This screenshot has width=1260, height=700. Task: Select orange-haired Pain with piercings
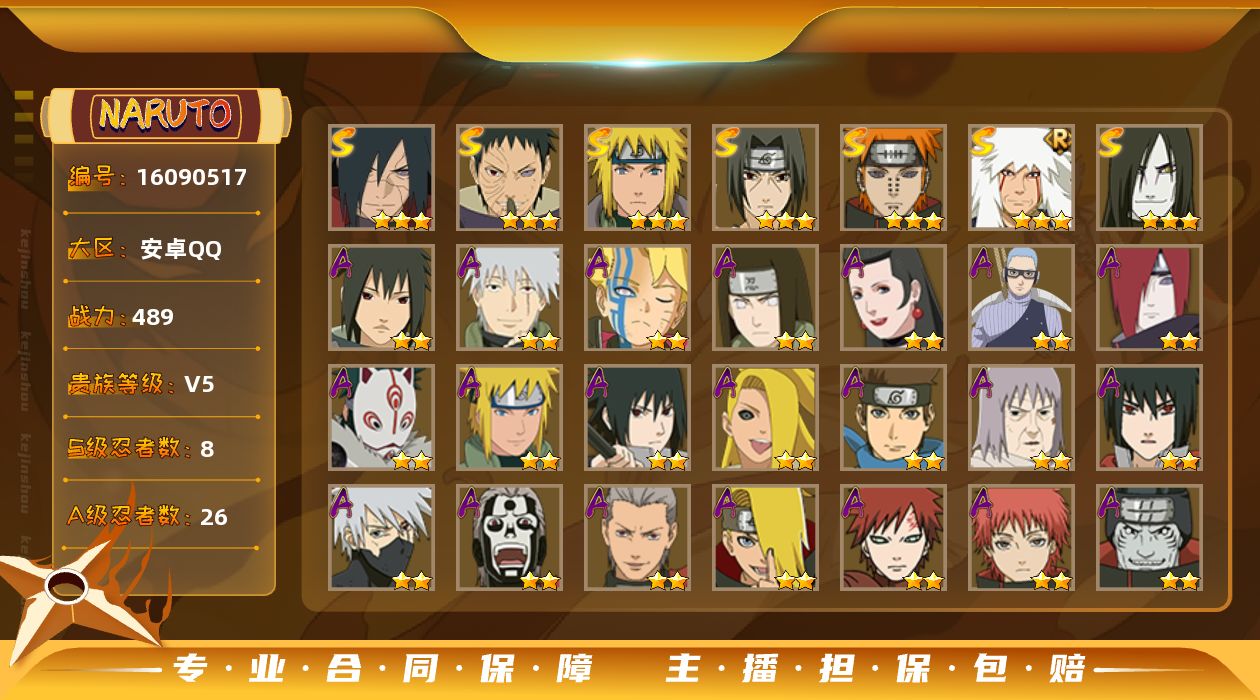(893, 177)
